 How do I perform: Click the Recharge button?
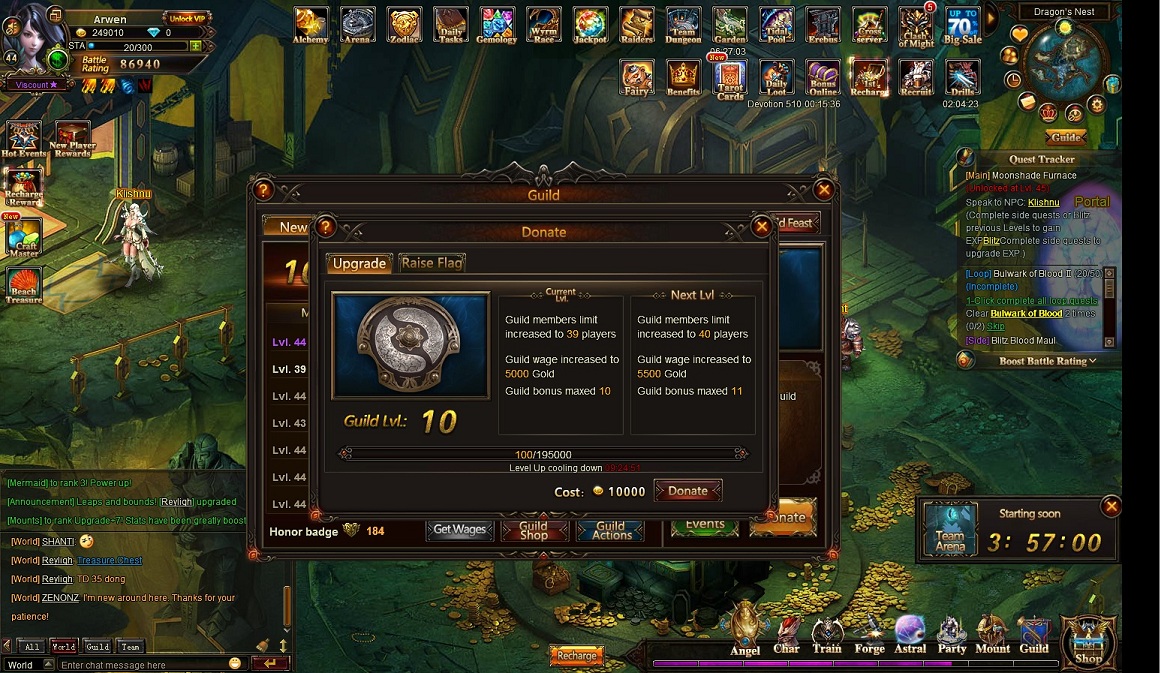pyautogui.click(x=577, y=656)
